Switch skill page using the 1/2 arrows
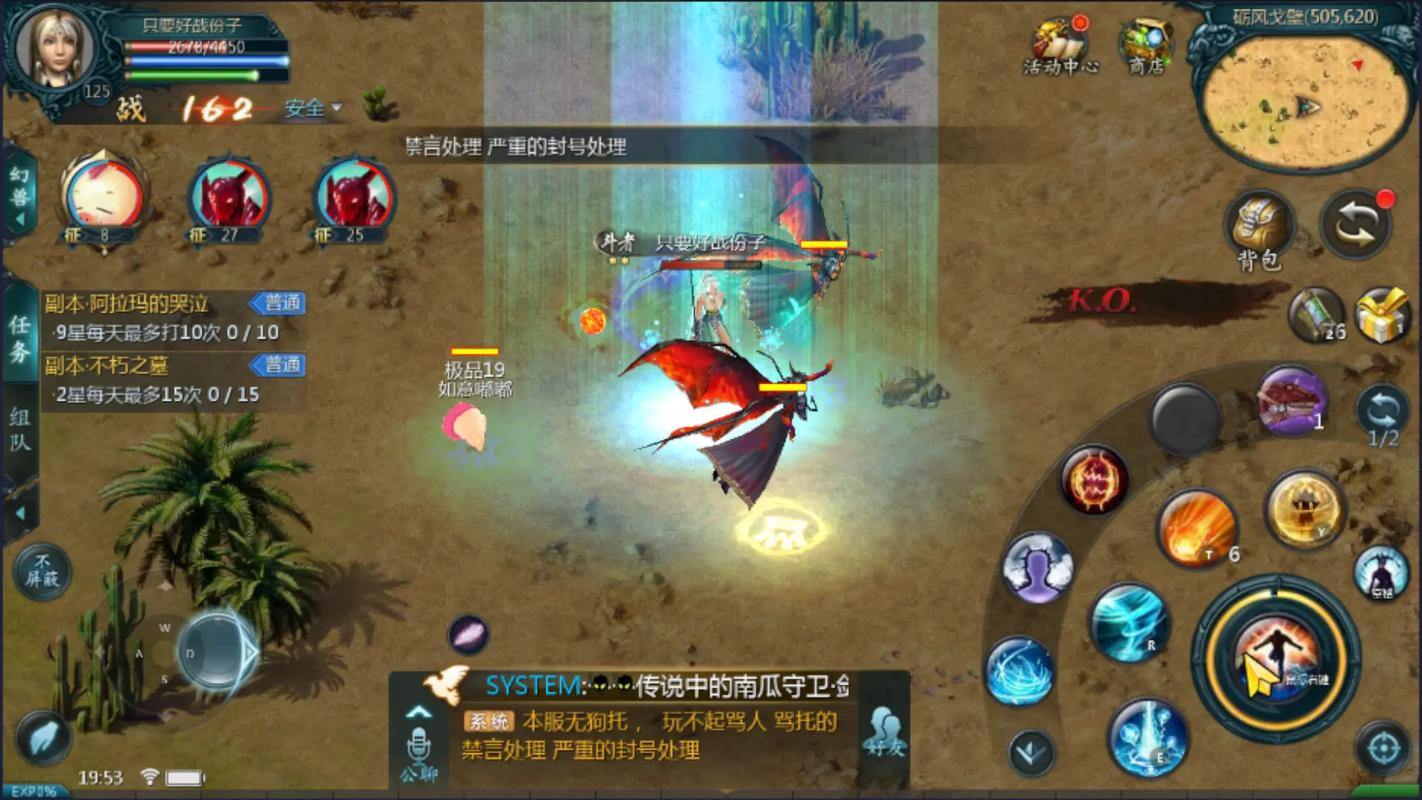The width and height of the screenshot is (1422, 800). pyautogui.click(x=1383, y=410)
